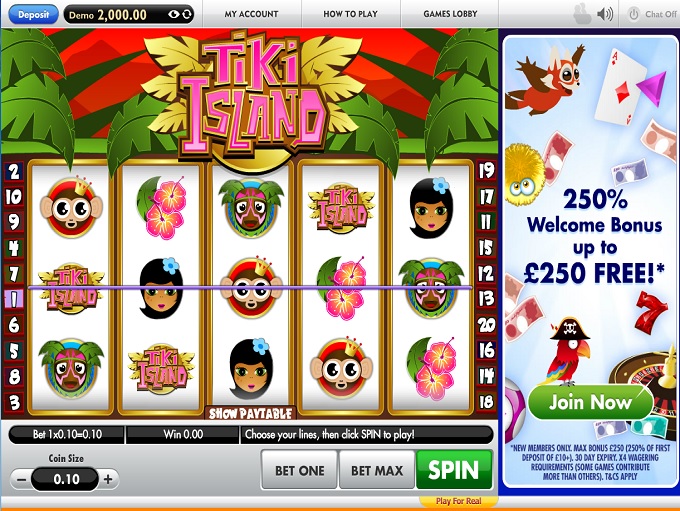680x511 pixels.
Task: Click the BET ONE button
Action: click(x=298, y=469)
